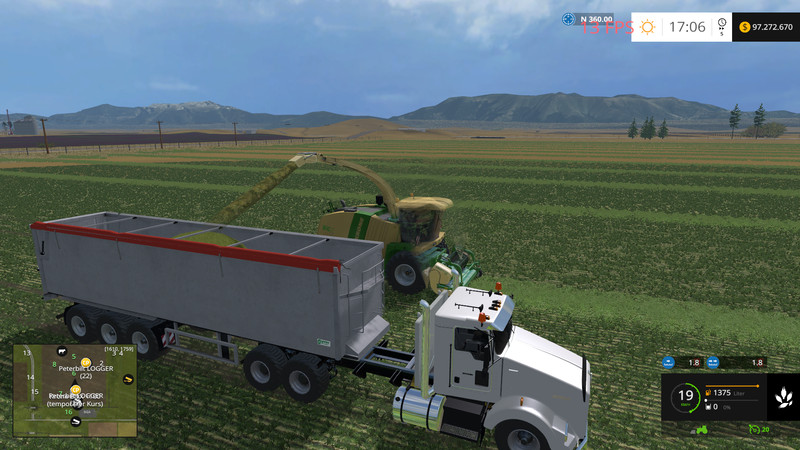Click the green tractor icon

[702, 430]
